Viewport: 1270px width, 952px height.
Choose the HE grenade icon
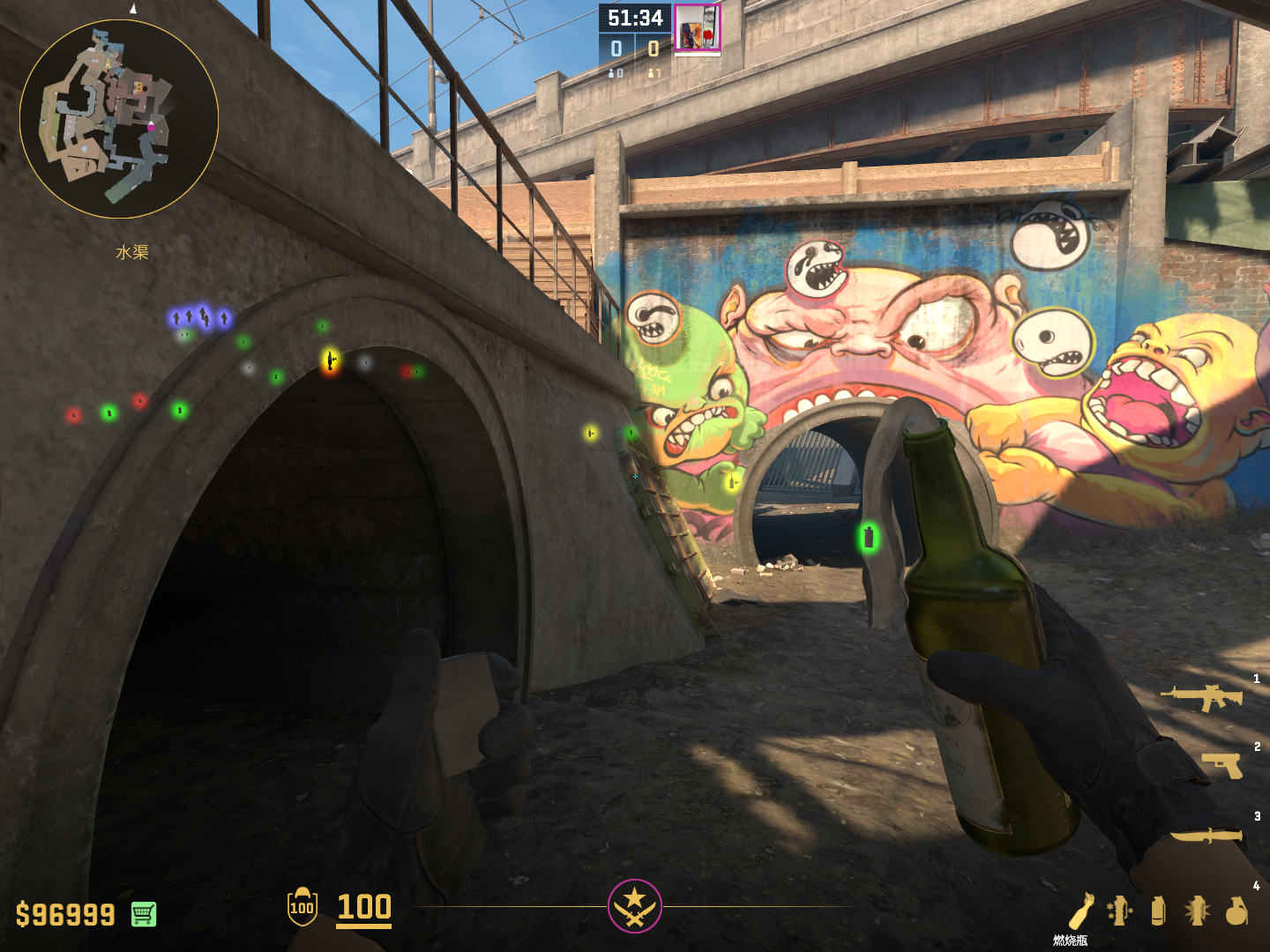(1236, 910)
